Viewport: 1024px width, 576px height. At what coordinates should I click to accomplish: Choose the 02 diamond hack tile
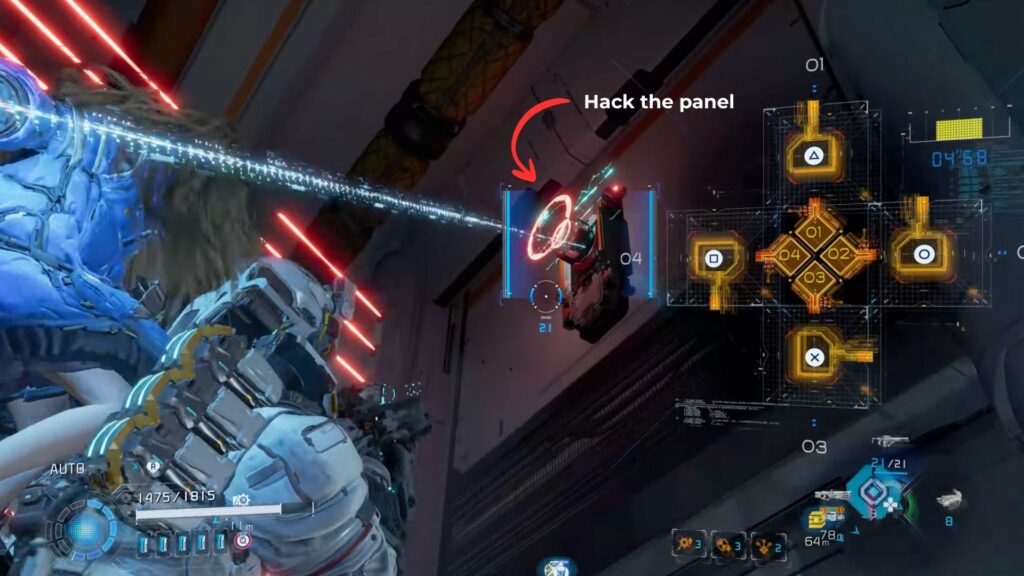[x=838, y=256]
